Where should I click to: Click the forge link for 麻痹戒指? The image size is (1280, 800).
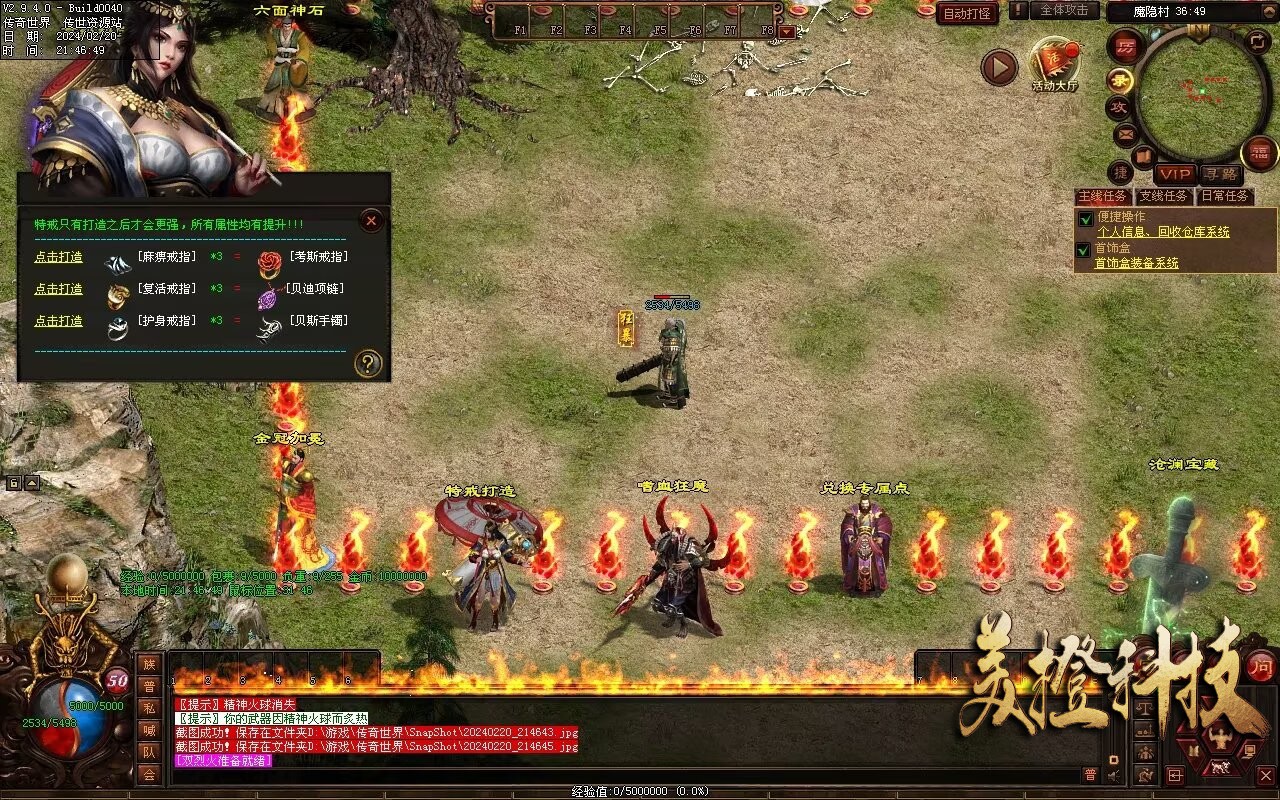(x=59, y=258)
